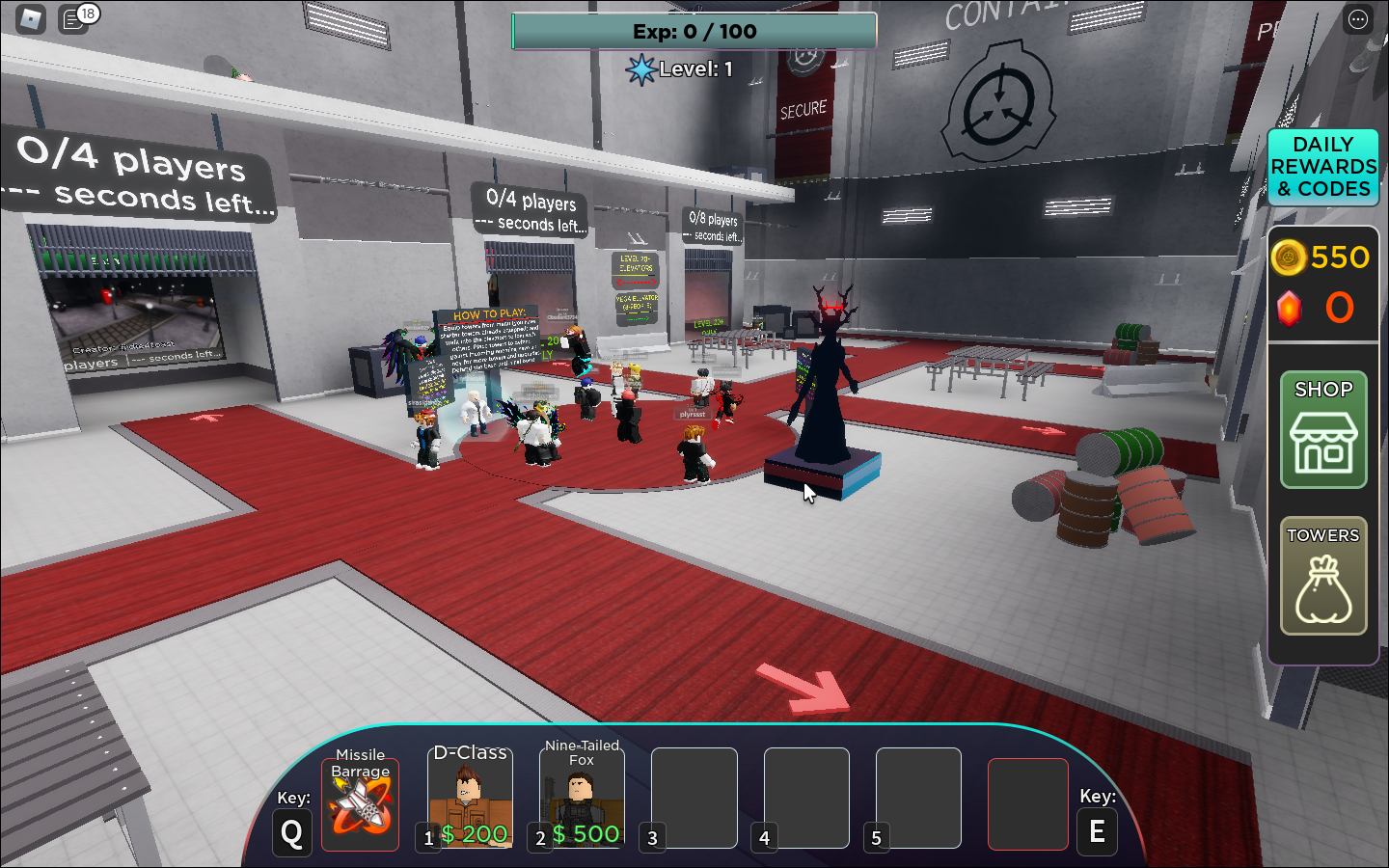This screenshot has height=868, width=1389.
Task: Click the Level 20+ Elevators sign
Action: pyautogui.click(x=637, y=270)
